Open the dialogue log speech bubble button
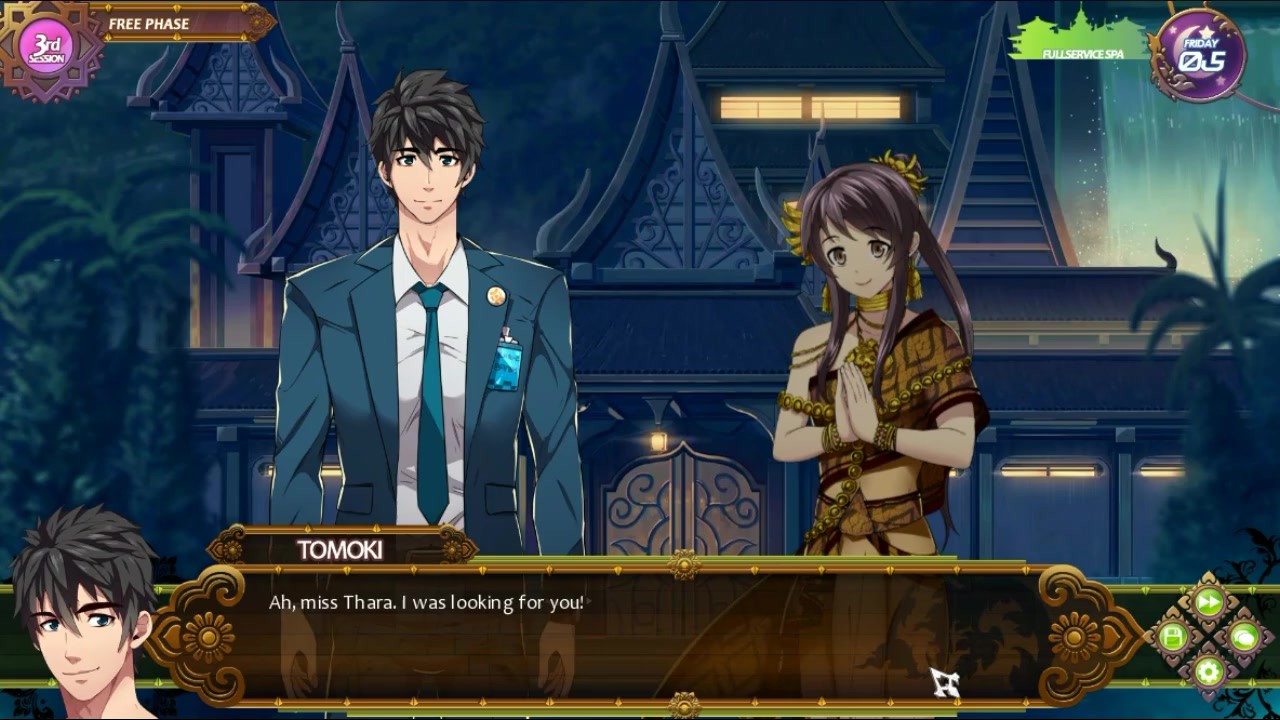The height and width of the screenshot is (720, 1280). tap(1244, 636)
